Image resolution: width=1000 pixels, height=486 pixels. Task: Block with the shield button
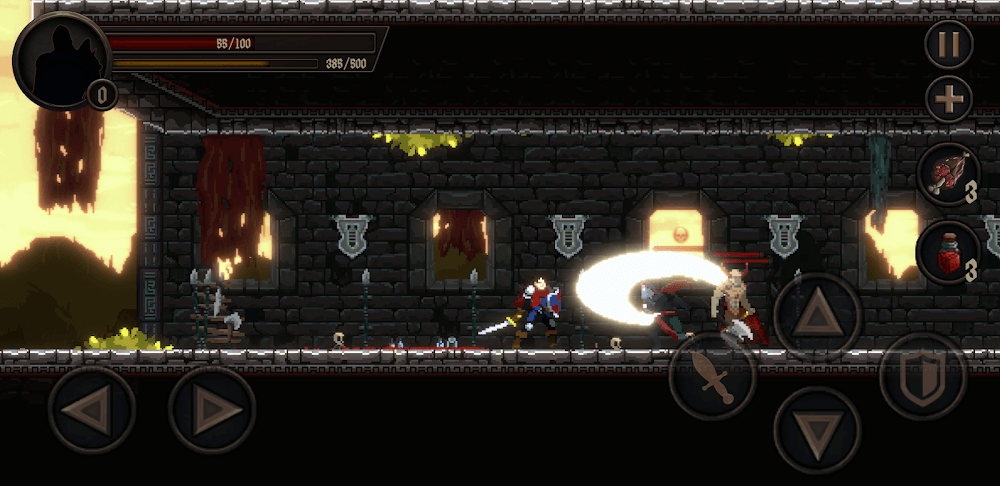(923, 377)
